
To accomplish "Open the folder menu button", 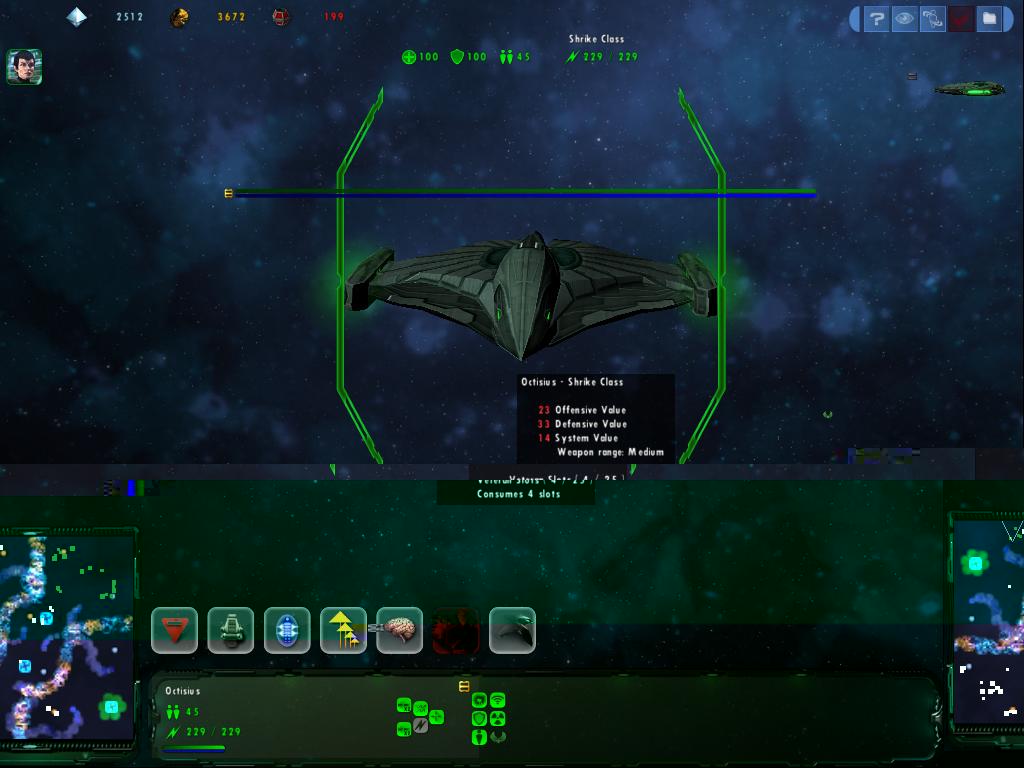I will pos(988,18).
